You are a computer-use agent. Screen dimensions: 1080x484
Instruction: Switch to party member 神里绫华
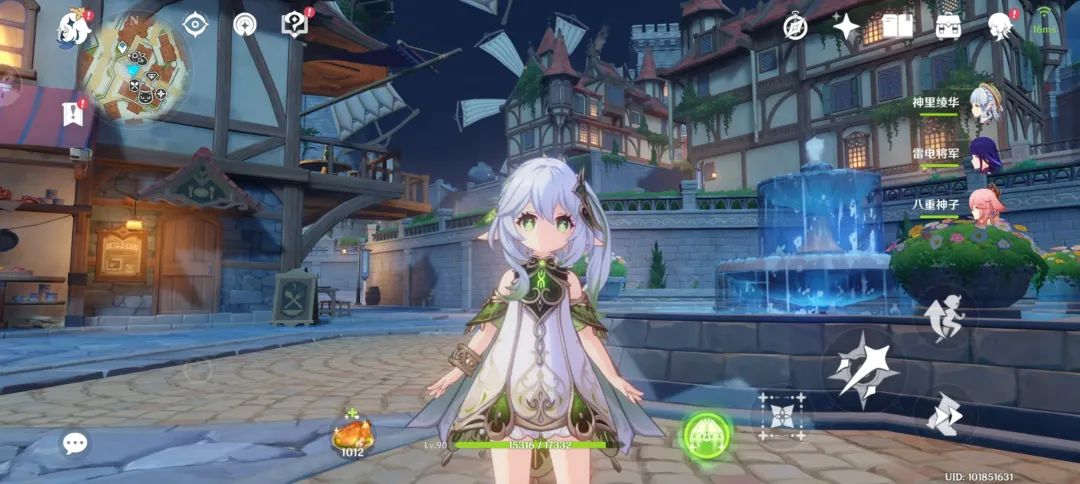tap(985, 103)
